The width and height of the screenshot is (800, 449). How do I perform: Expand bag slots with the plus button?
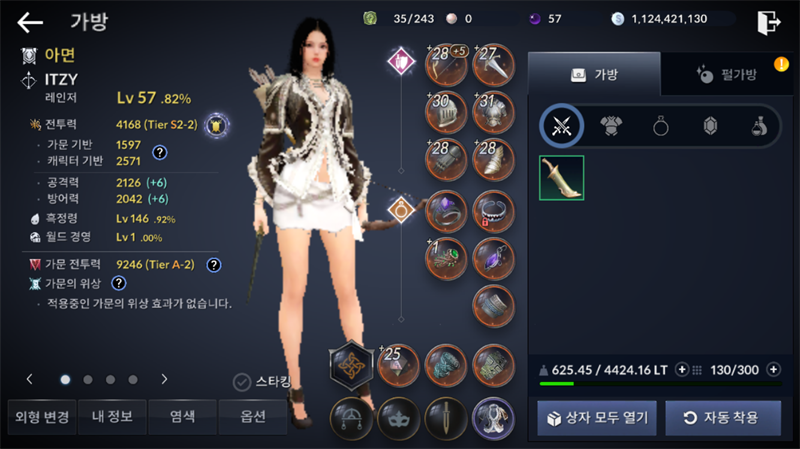[773, 370]
